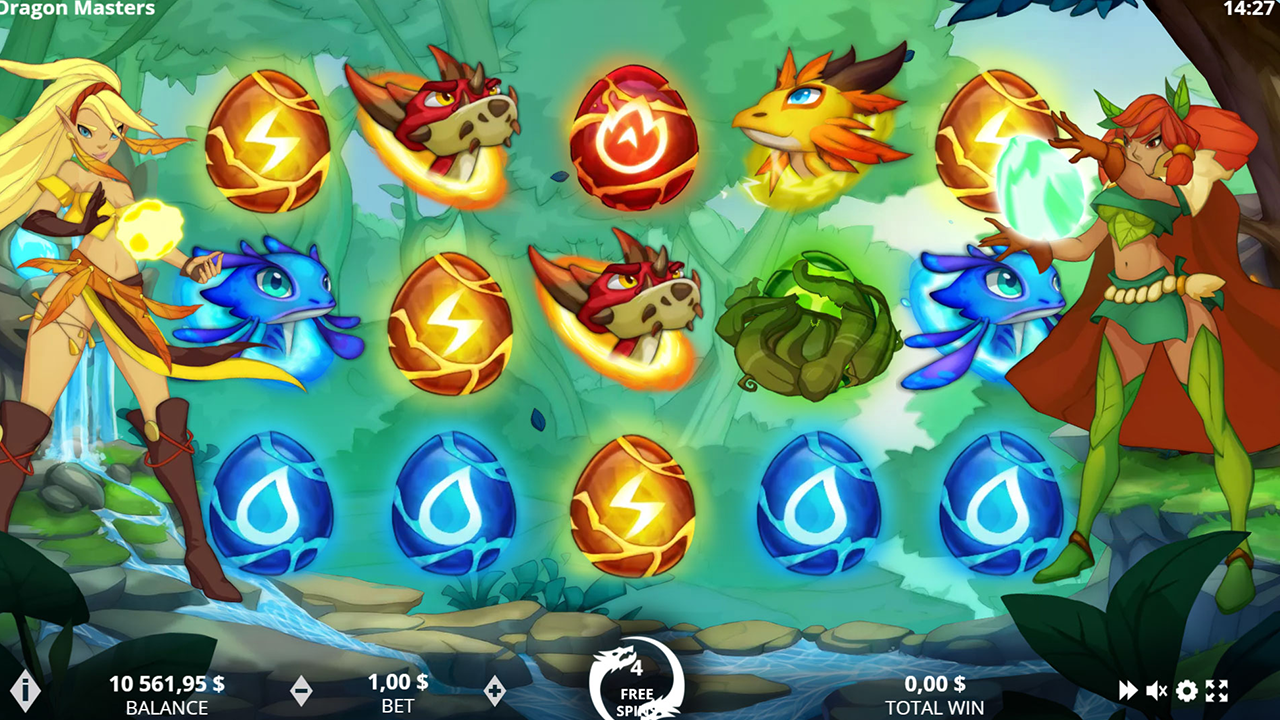The image size is (1280, 720).
Task: Open the game info panel
Action: tap(26, 688)
